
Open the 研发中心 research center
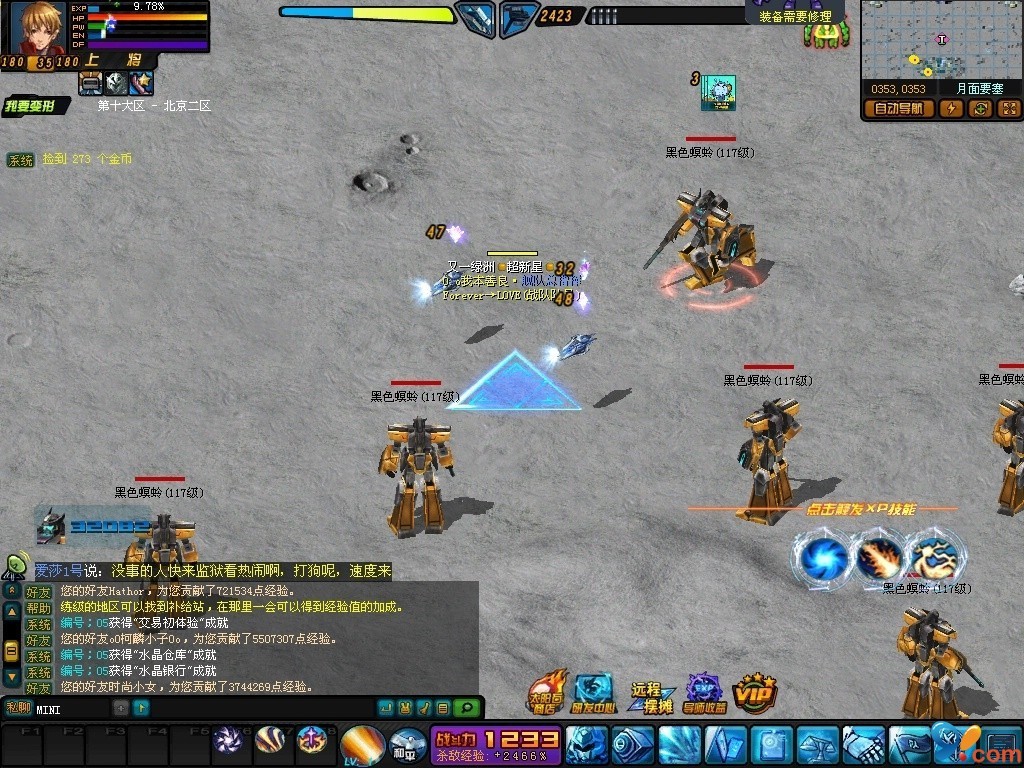pos(593,691)
